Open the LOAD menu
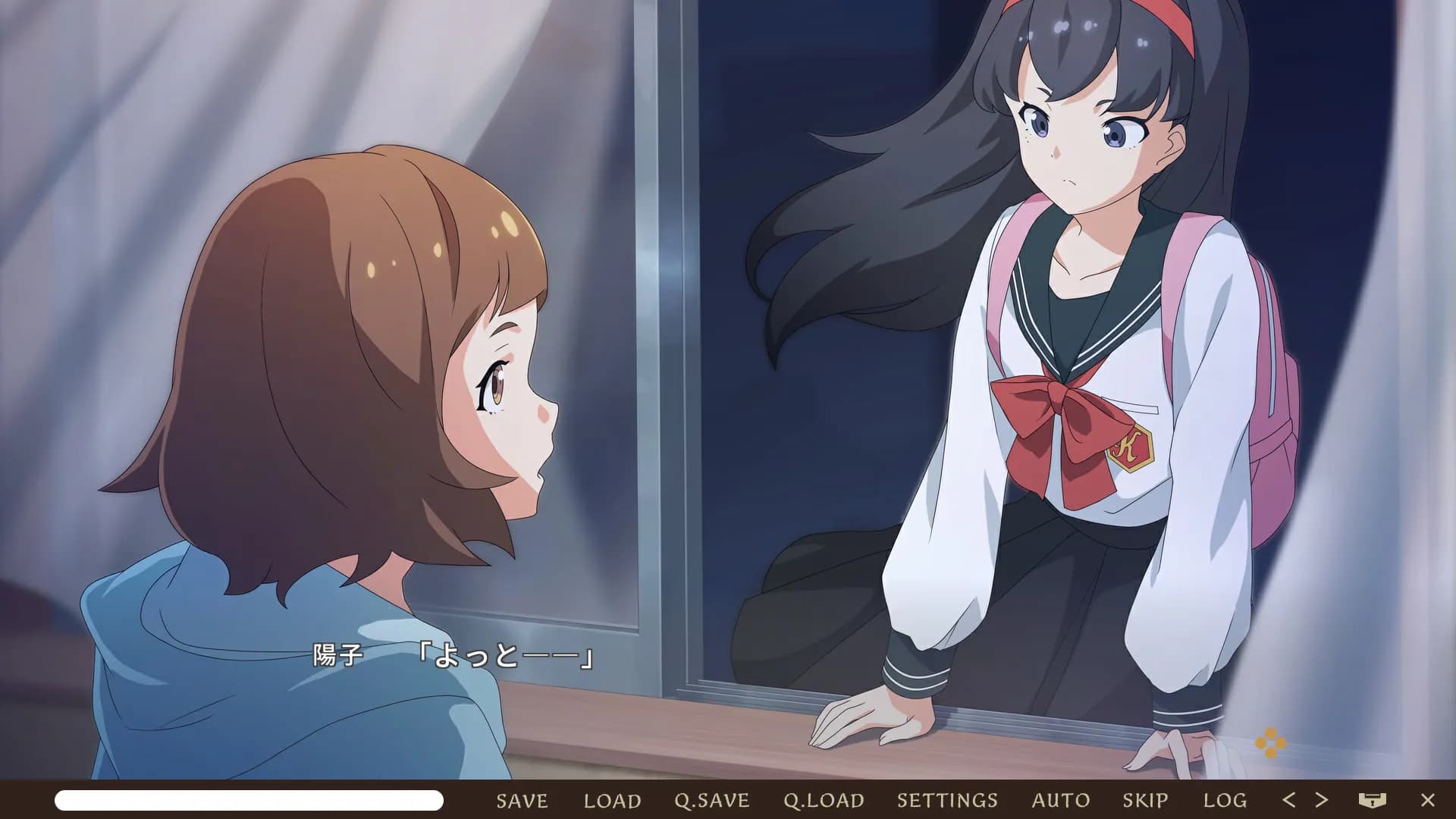Image resolution: width=1456 pixels, height=819 pixels. pos(612,800)
